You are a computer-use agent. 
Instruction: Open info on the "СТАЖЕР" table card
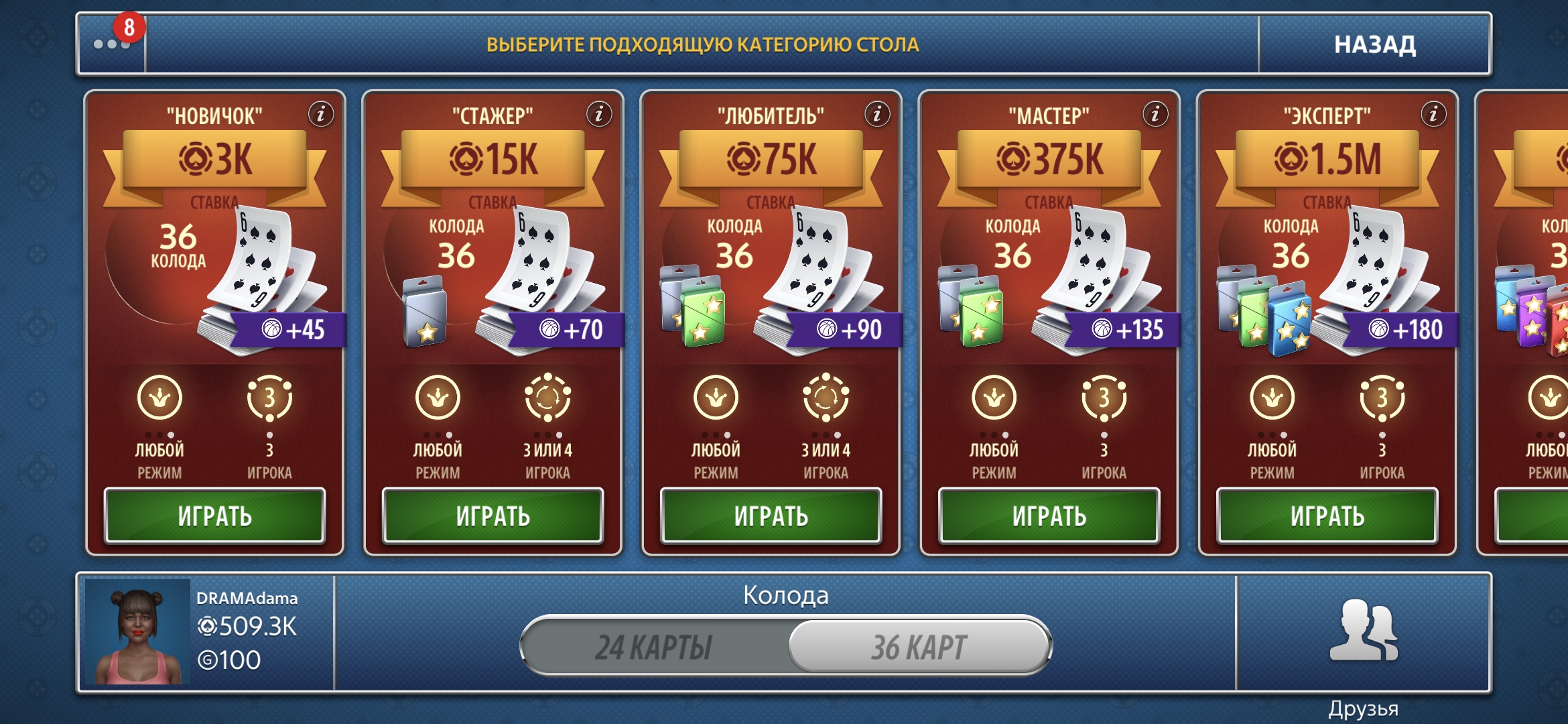point(600,114)
